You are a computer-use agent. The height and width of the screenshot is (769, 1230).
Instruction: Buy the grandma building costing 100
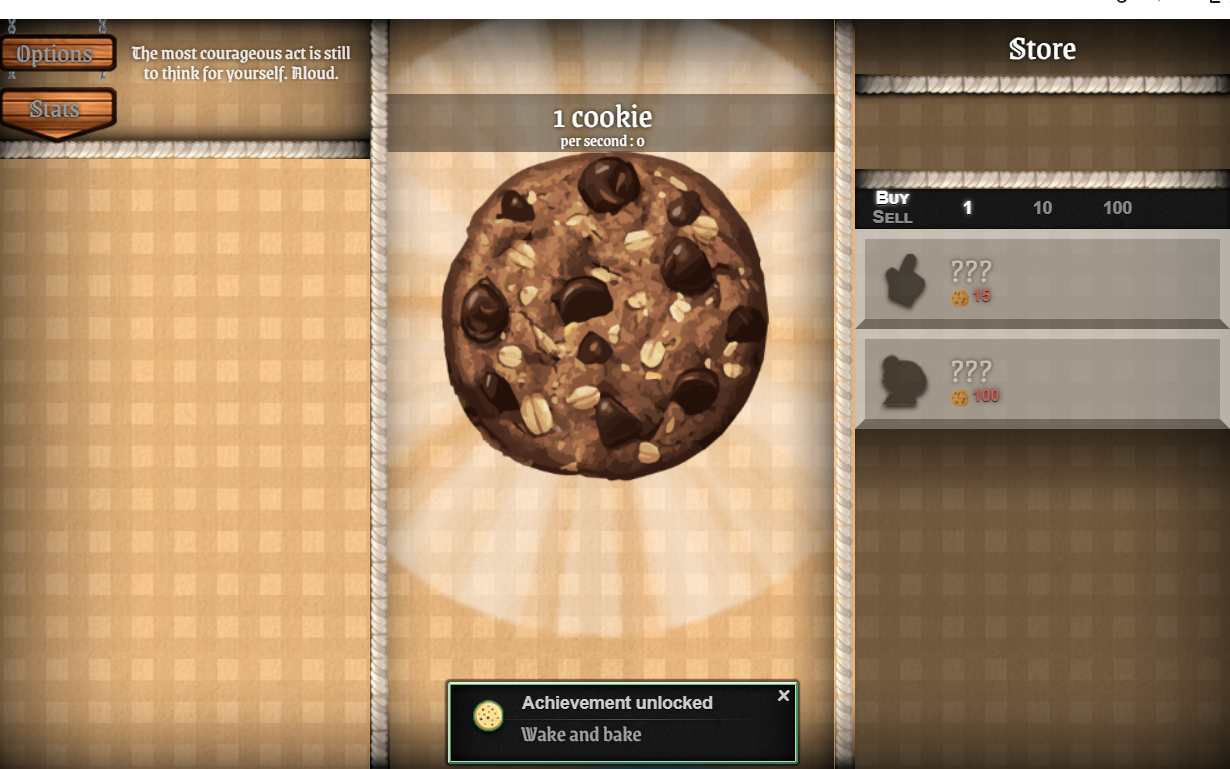(x=1042, y=383)
